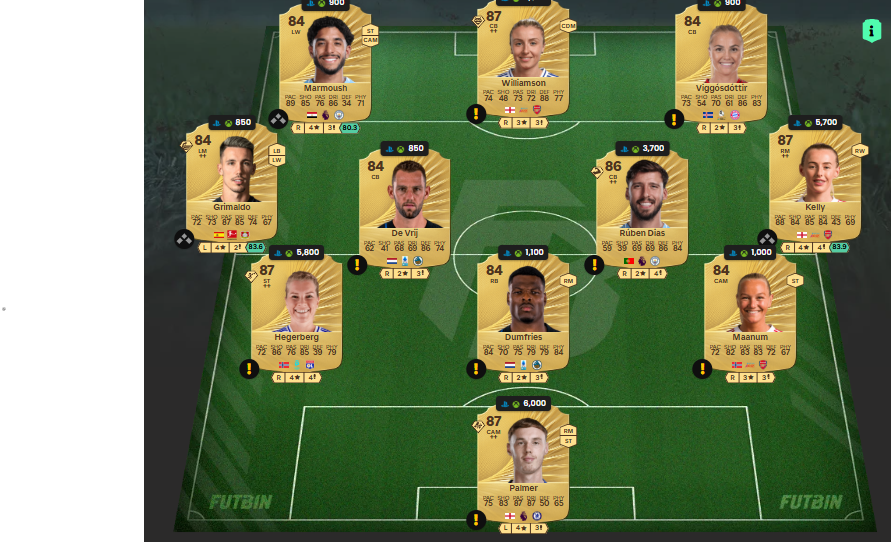
Task: Click the chemistry style icon beside Grimaldo
Action: point(184,239)
